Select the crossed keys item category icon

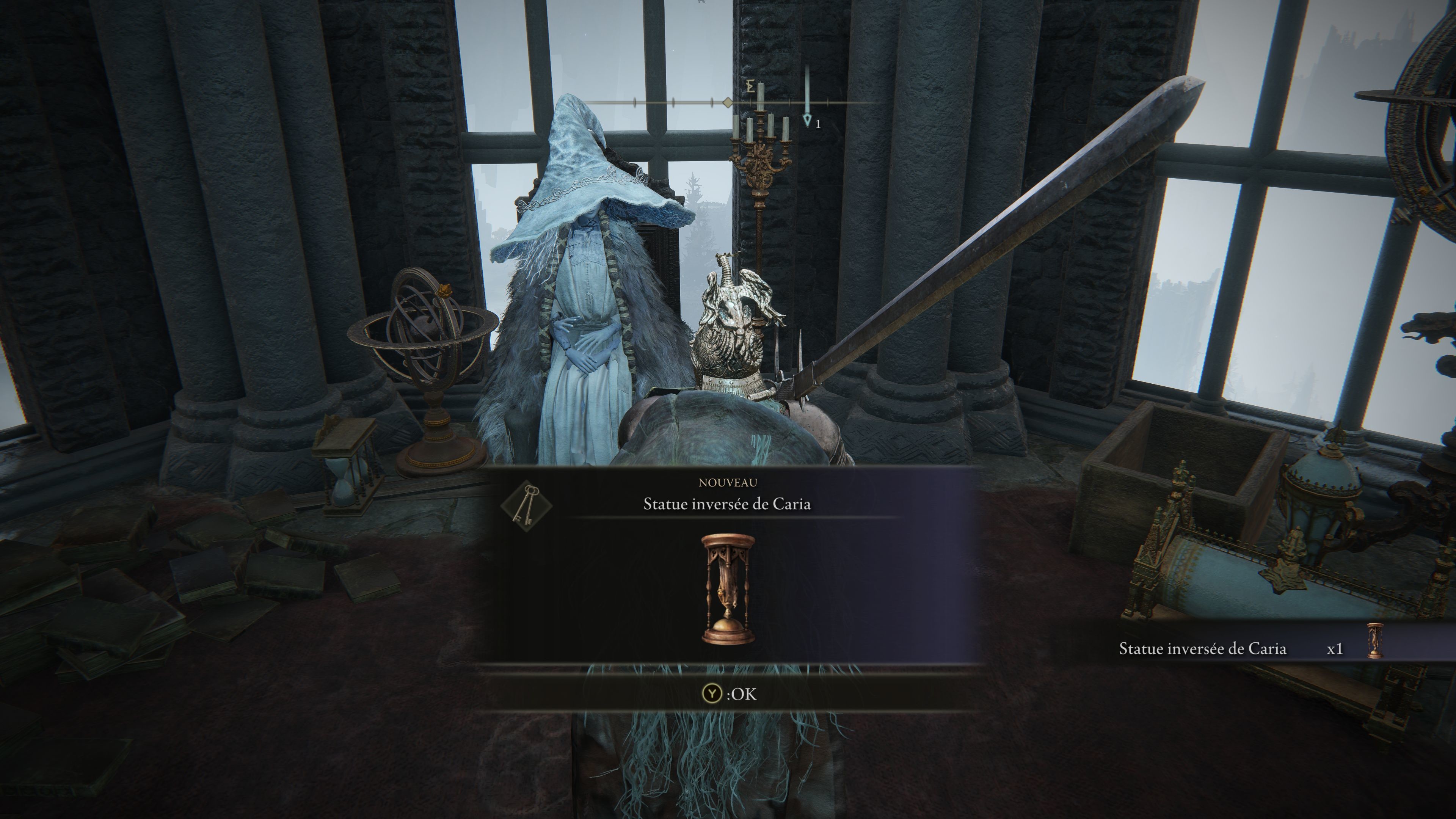pyautogui.click(x=526, y=504)
